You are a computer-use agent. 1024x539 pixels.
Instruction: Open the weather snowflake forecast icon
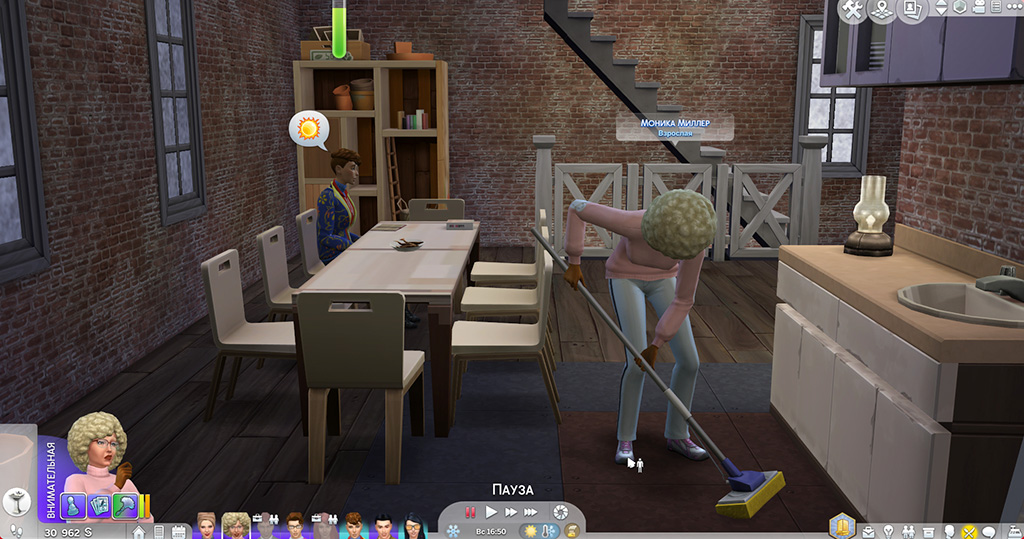pyautogui.click(x=453, y=530)
